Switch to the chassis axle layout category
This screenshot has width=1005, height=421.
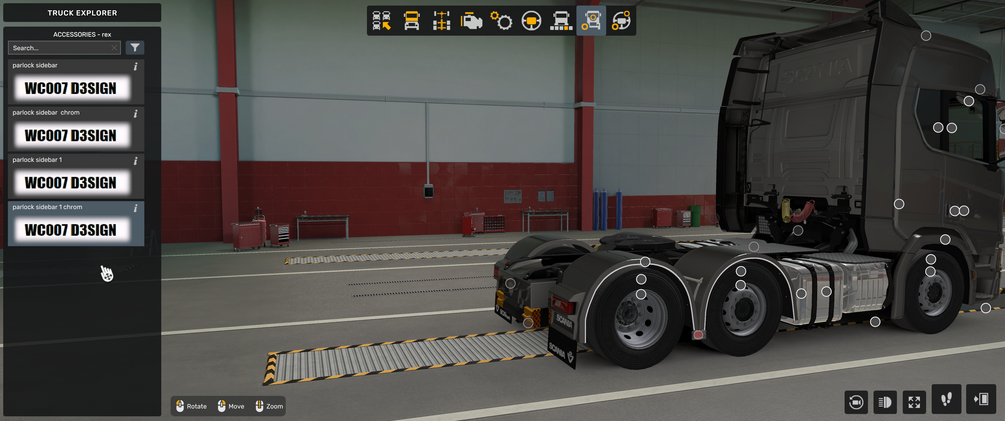[x=441, y=20]
